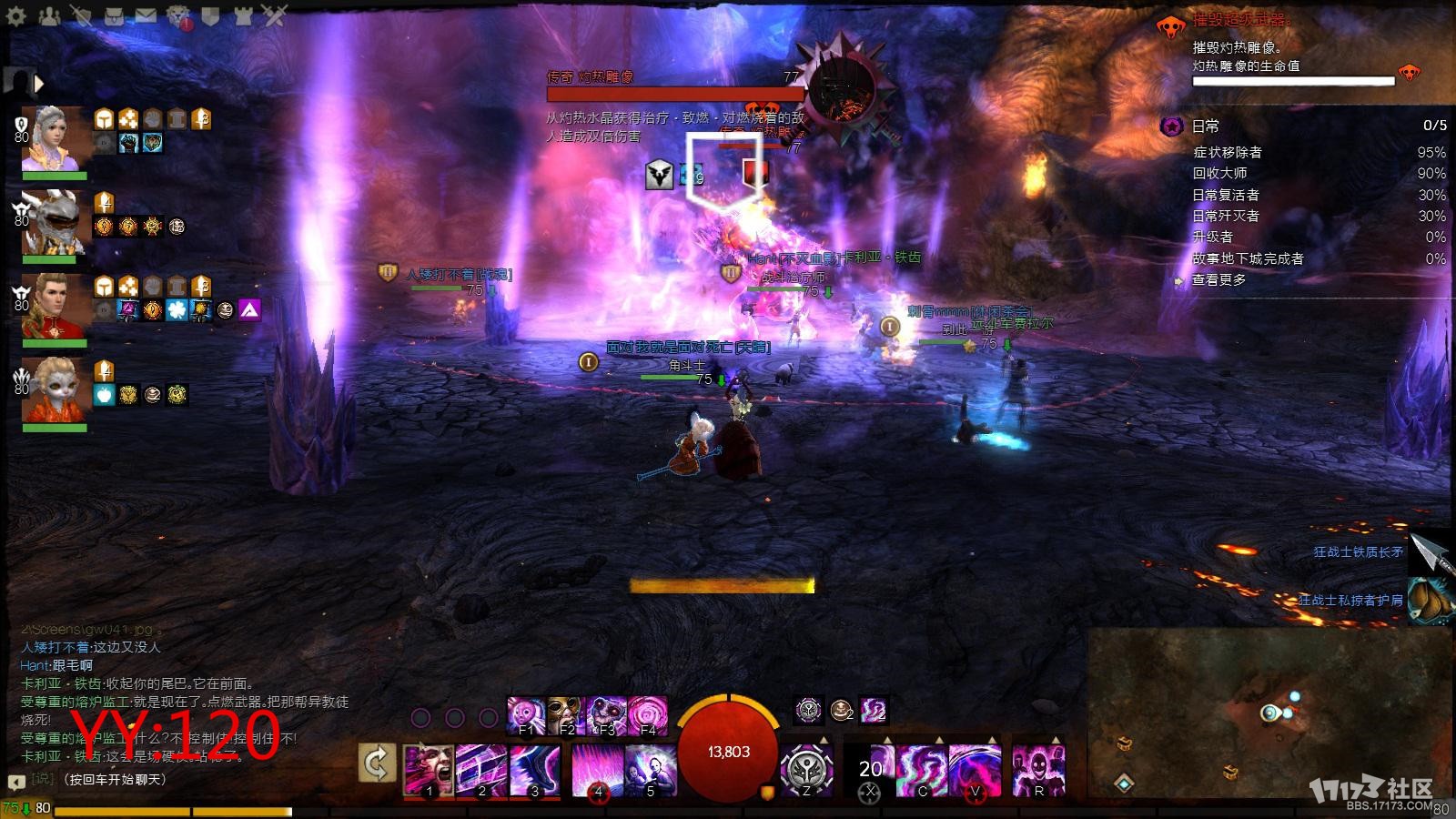This screenshot has height=819, width=1456.
Task: Select the horned-helmet party member portrait
Action: (55, 221)
